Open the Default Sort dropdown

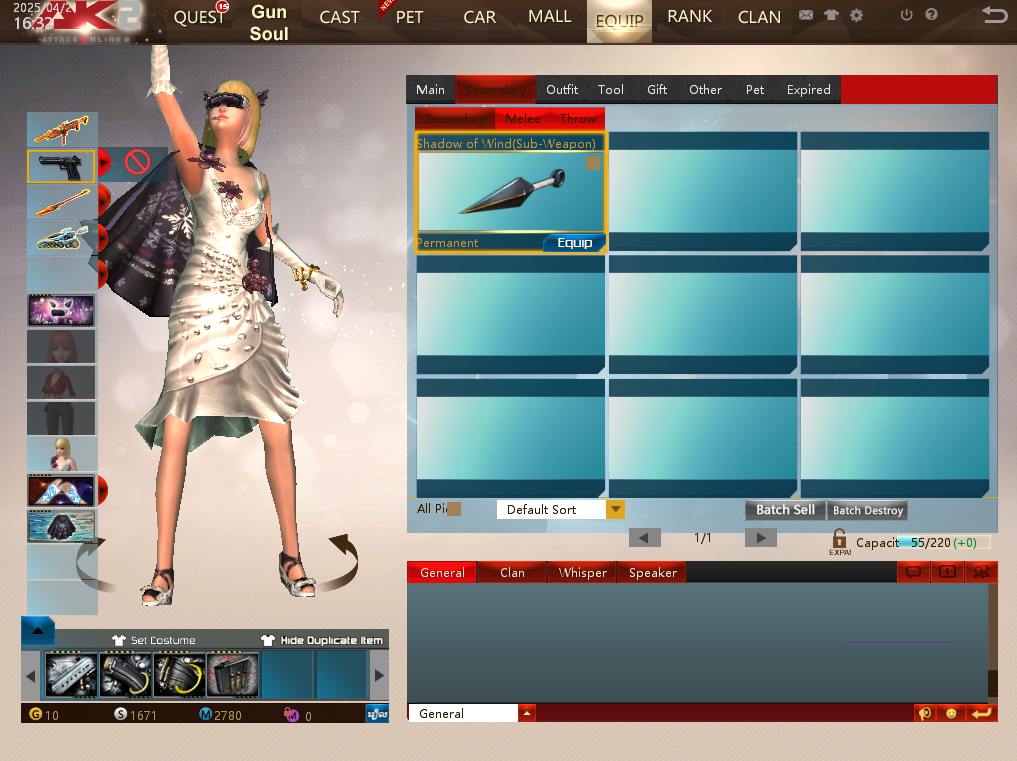[615, 510]
